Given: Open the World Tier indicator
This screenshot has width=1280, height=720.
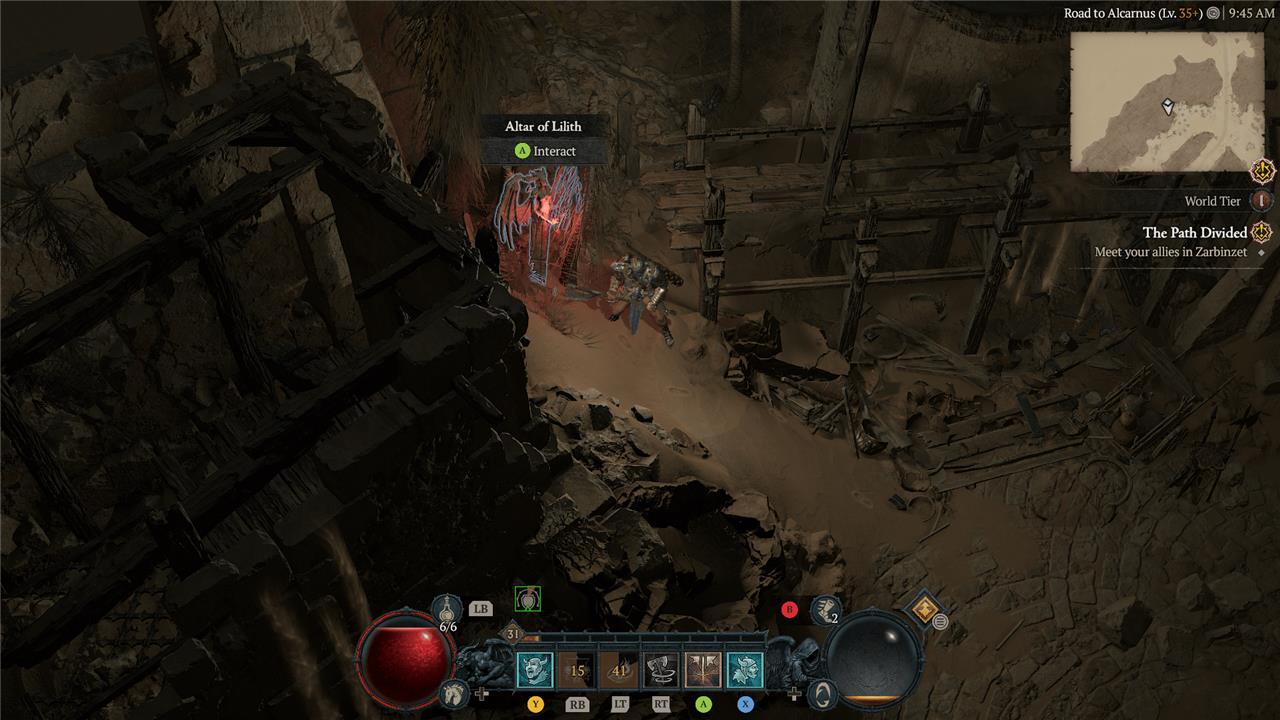Looking at the screenshot, I should point(1263,200).
